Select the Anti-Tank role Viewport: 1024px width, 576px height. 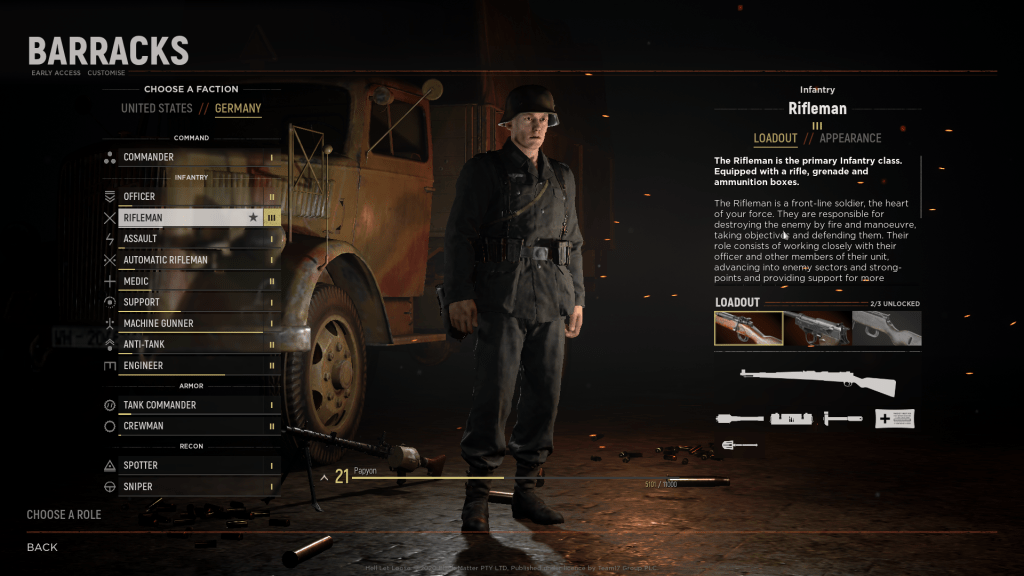[190, 344]
